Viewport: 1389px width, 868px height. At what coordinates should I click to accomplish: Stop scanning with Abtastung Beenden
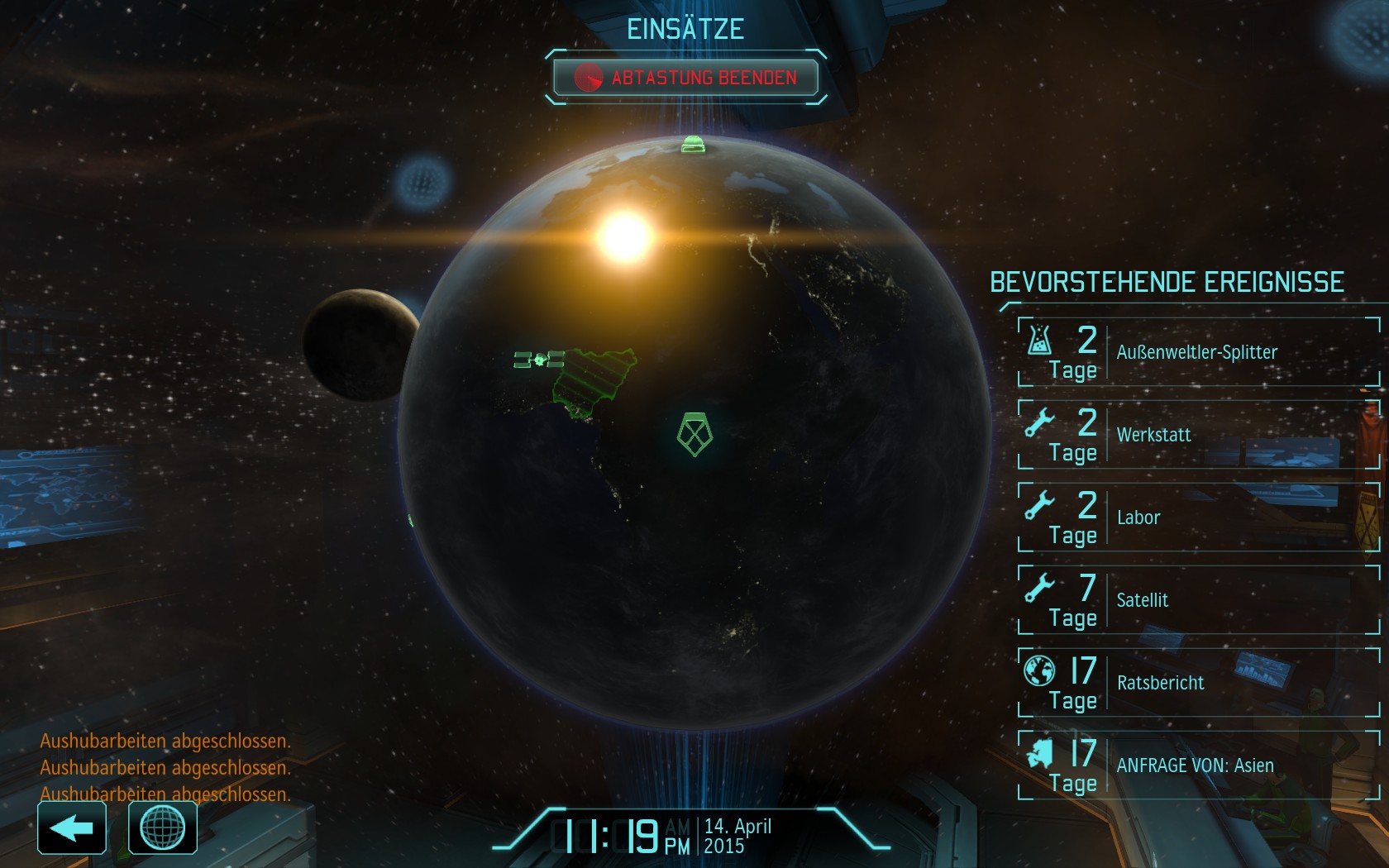[685, 78]
